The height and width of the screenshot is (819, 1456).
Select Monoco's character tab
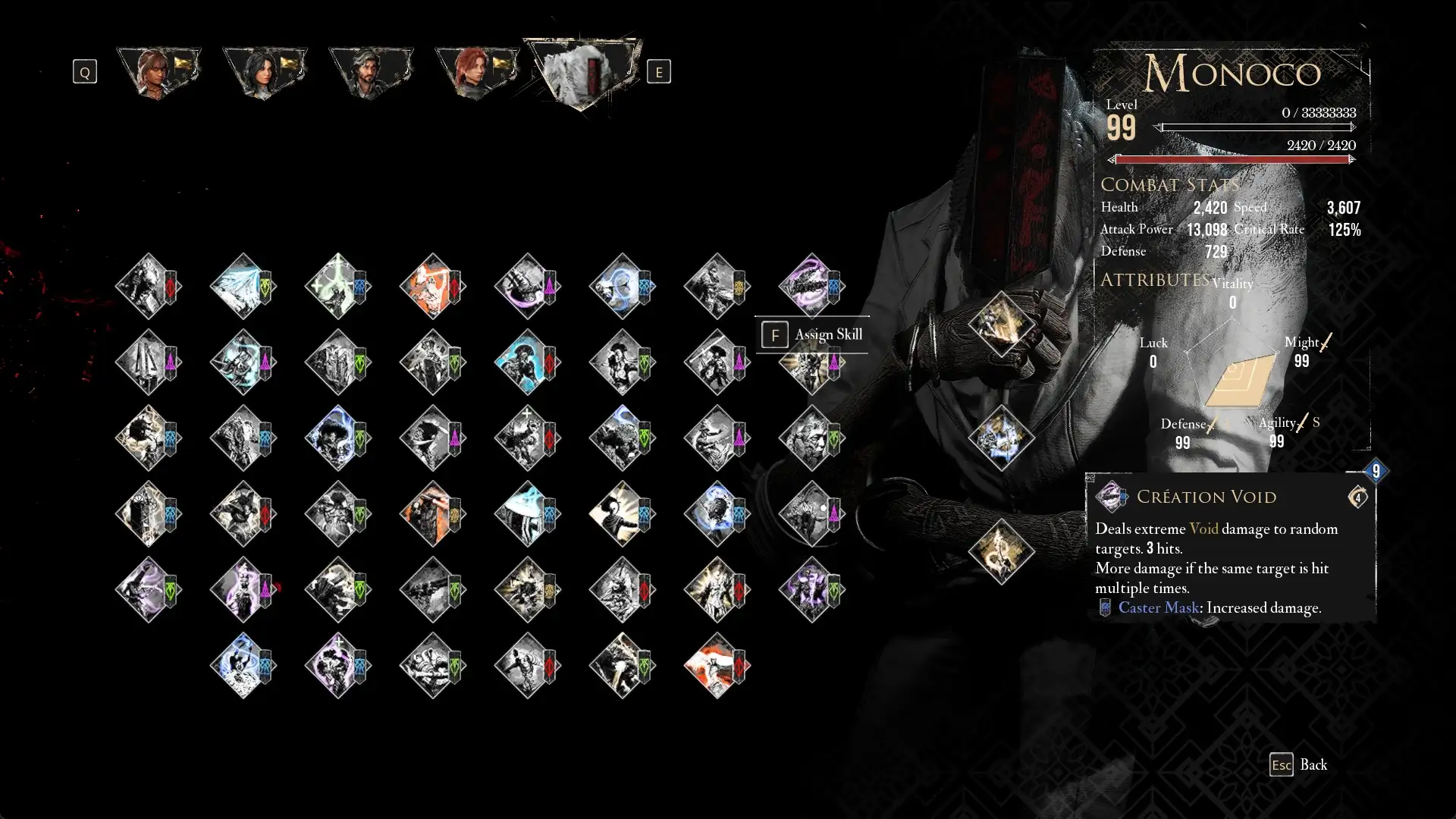(582, 74)
